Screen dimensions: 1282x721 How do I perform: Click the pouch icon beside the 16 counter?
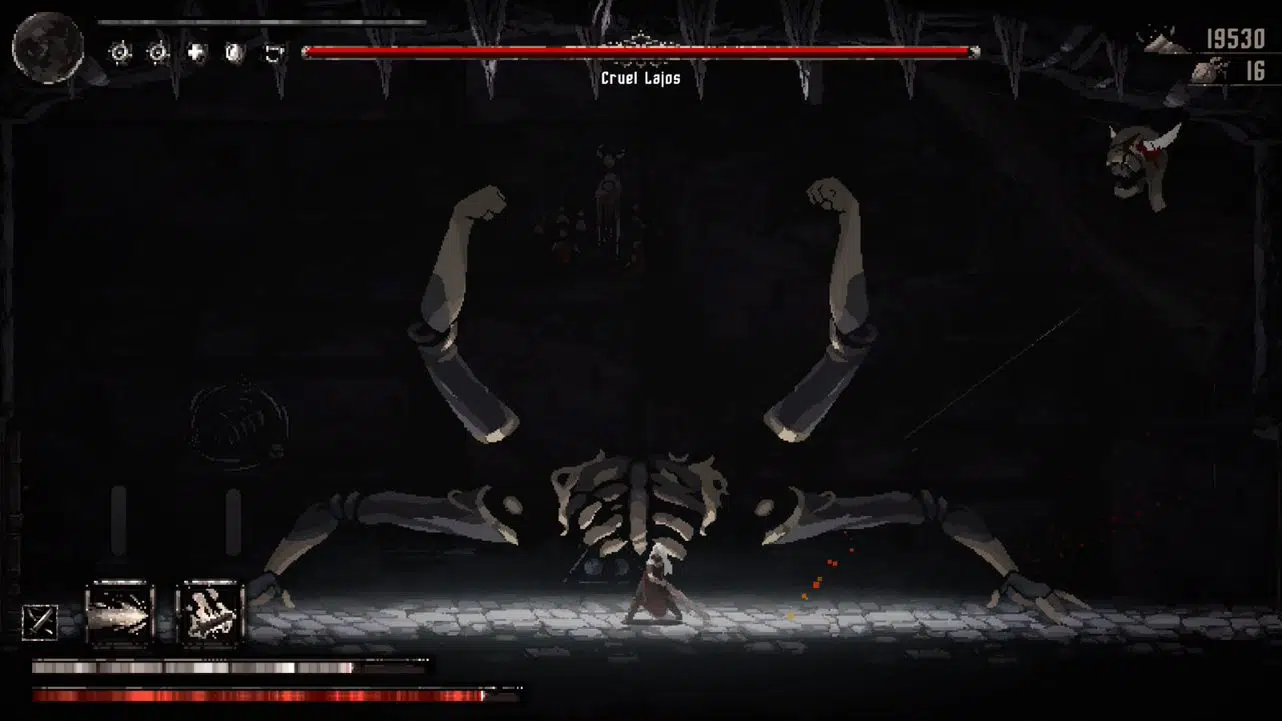1207,70
